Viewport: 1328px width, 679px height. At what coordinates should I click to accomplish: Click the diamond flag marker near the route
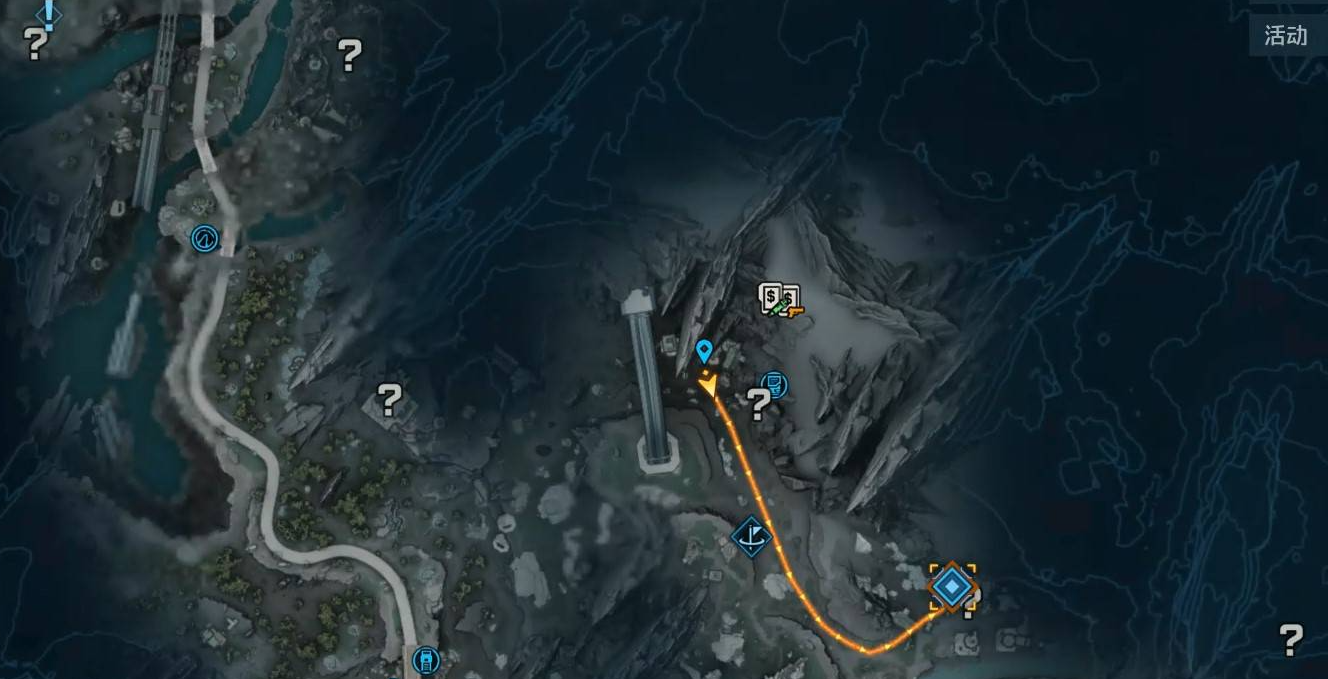(x=751, y=536)
